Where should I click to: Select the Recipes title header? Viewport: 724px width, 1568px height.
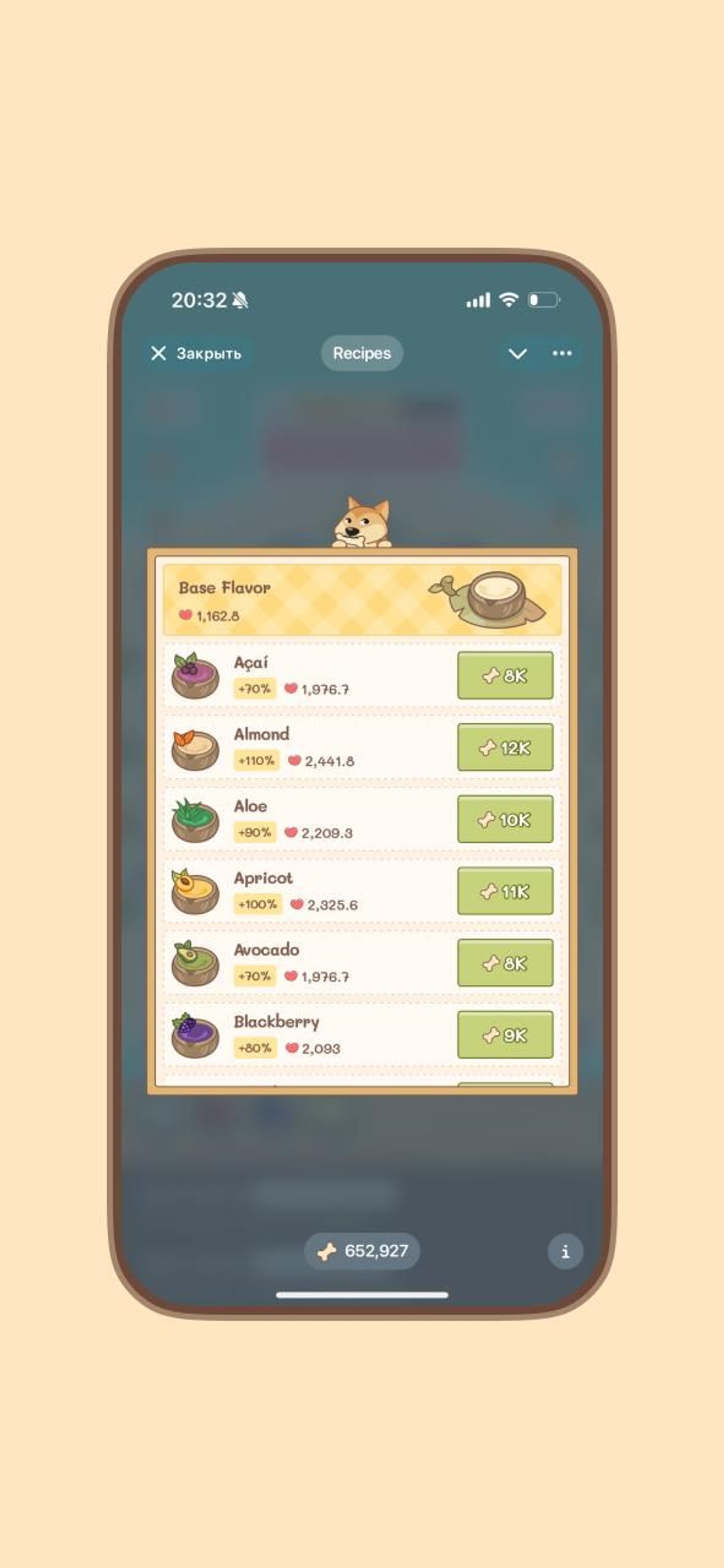tap(362, 354)
